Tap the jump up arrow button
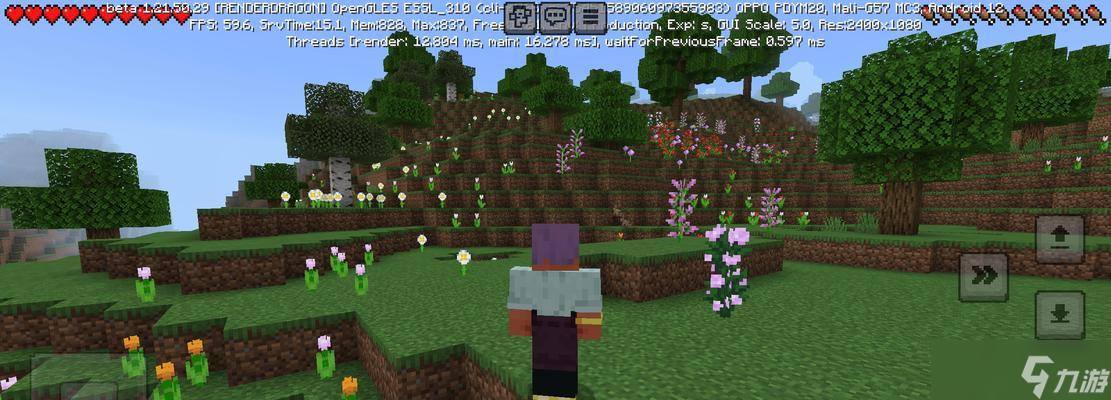The height and width of the screenshot is (400, 1111). [1059, 239]
